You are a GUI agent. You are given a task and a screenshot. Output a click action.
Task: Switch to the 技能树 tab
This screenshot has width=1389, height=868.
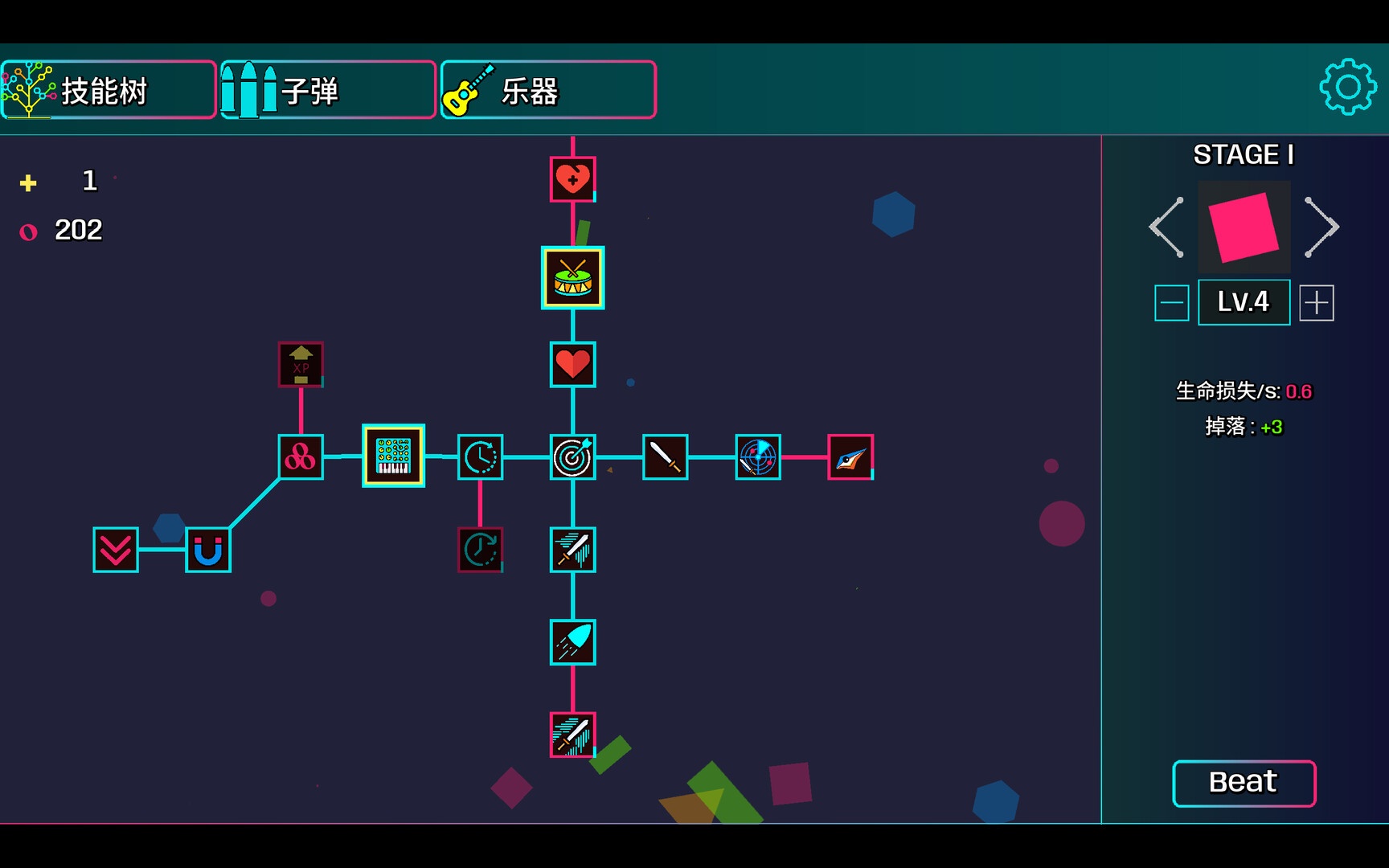click(109, 90)
